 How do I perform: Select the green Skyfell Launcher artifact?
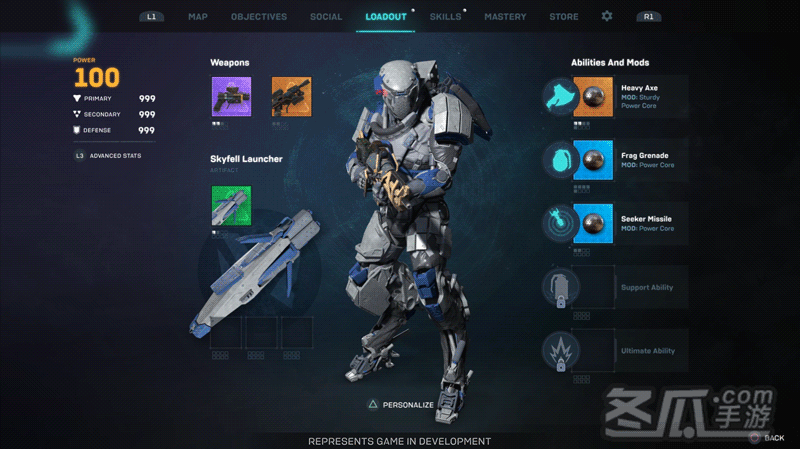[231, 205]
